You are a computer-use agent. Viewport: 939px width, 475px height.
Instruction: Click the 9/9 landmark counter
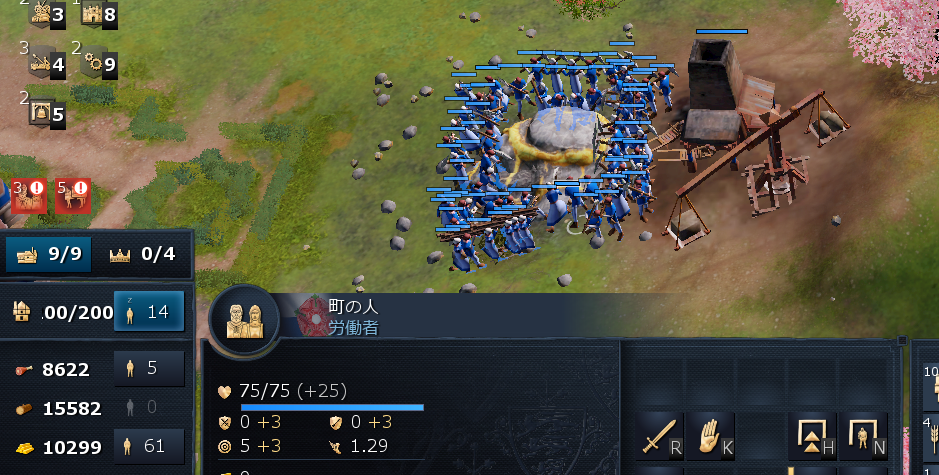pyautogui.click(x=50, y=254)
